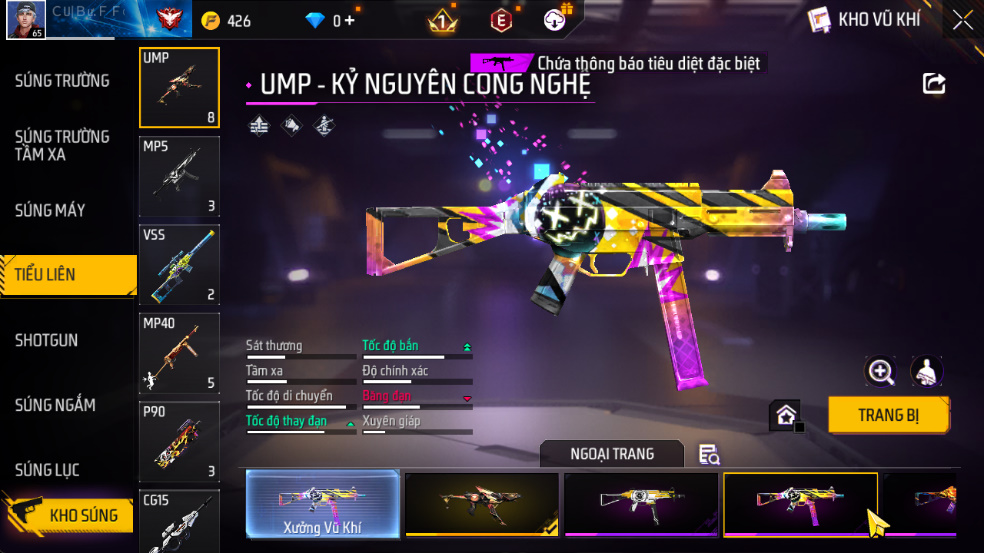Add diamonds with the plus button
984x553 pixels.
click(349, 21)
